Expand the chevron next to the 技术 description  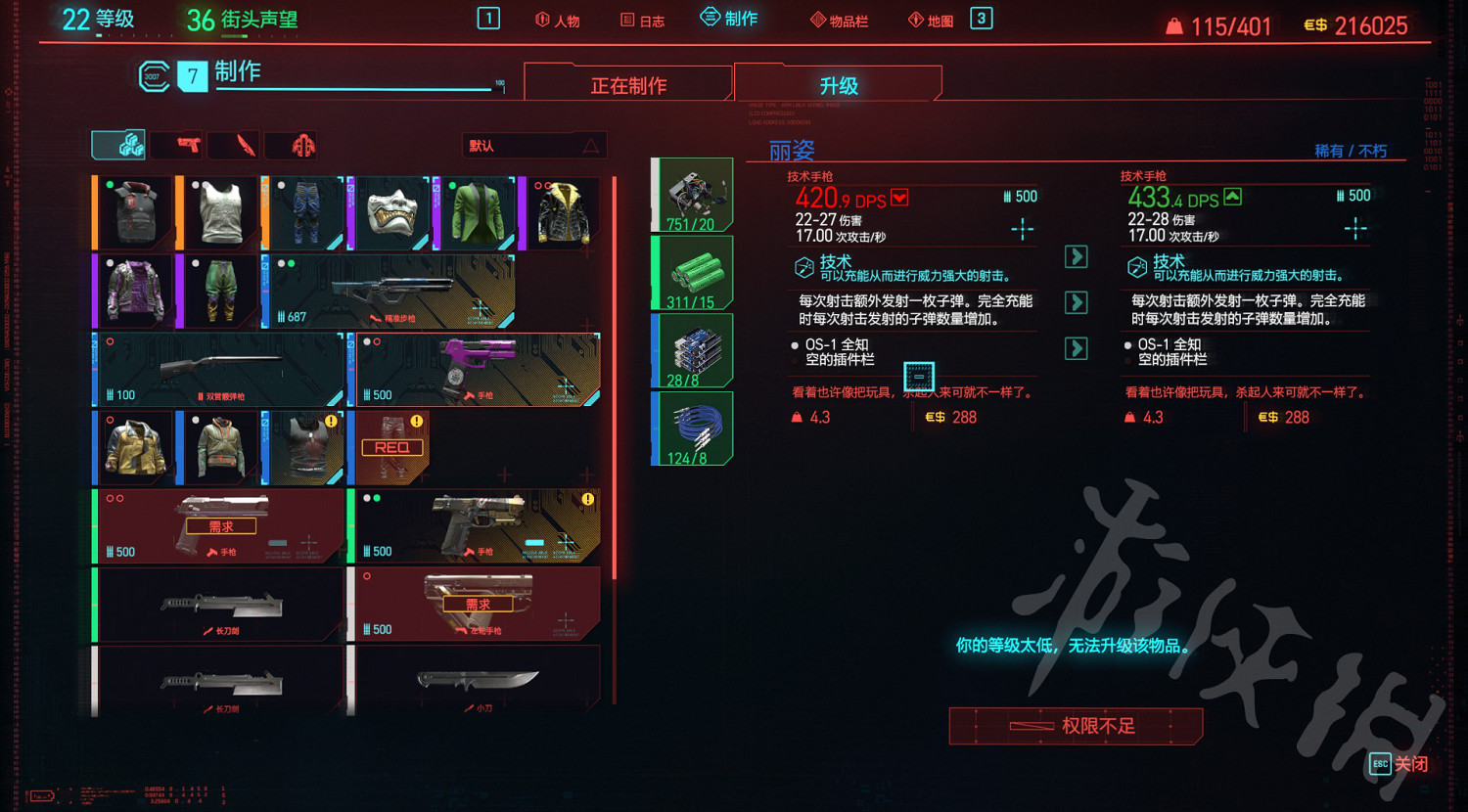1076,256
